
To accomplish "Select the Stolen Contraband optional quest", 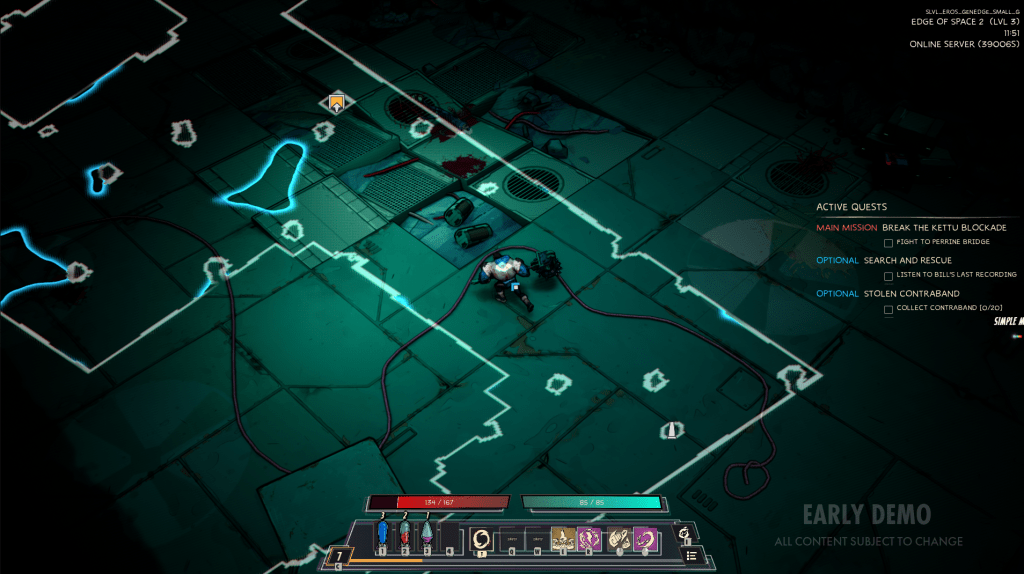I will 911,294.
